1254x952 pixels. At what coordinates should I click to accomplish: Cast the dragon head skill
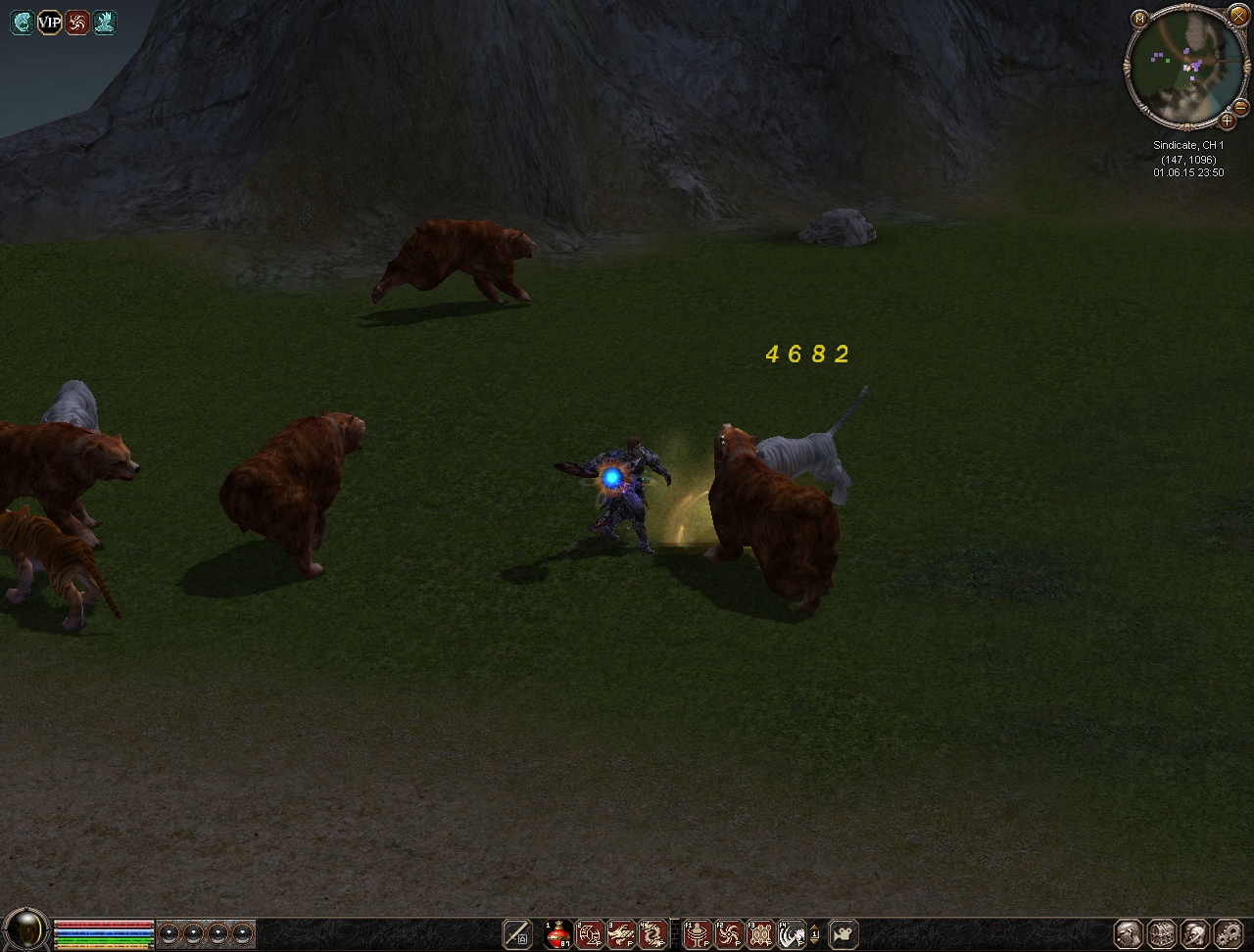click(621, 935)
